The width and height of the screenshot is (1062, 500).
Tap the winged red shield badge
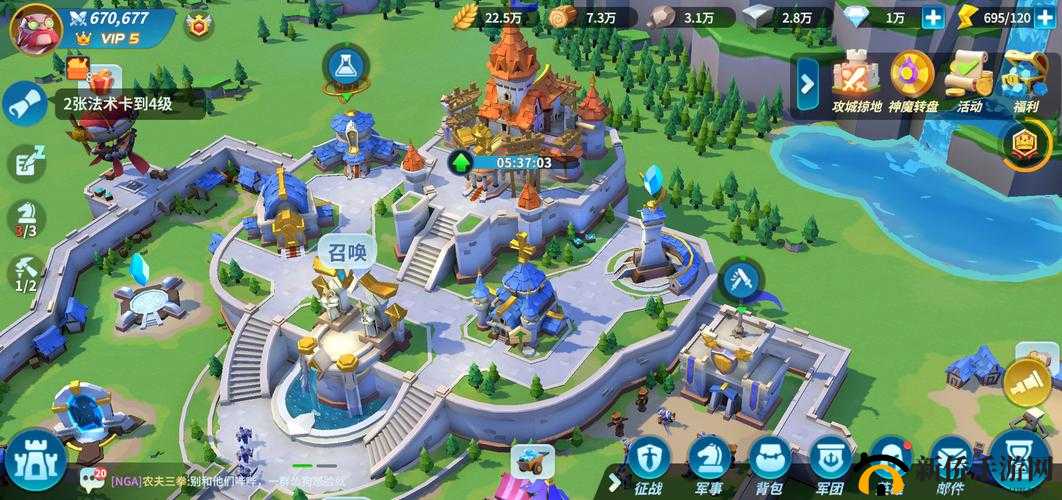[x=200, y=25]
